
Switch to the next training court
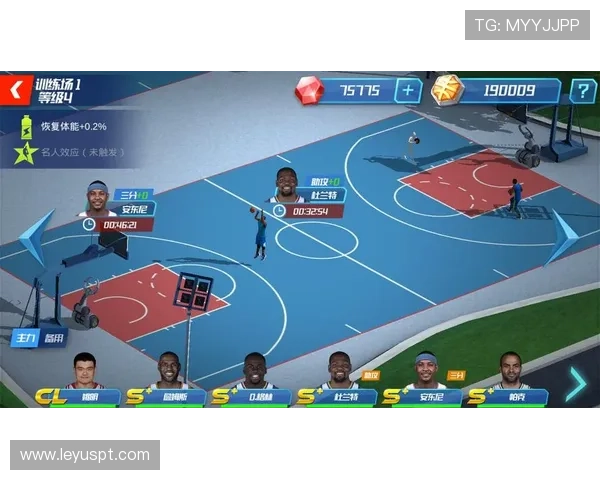[562, 238]
